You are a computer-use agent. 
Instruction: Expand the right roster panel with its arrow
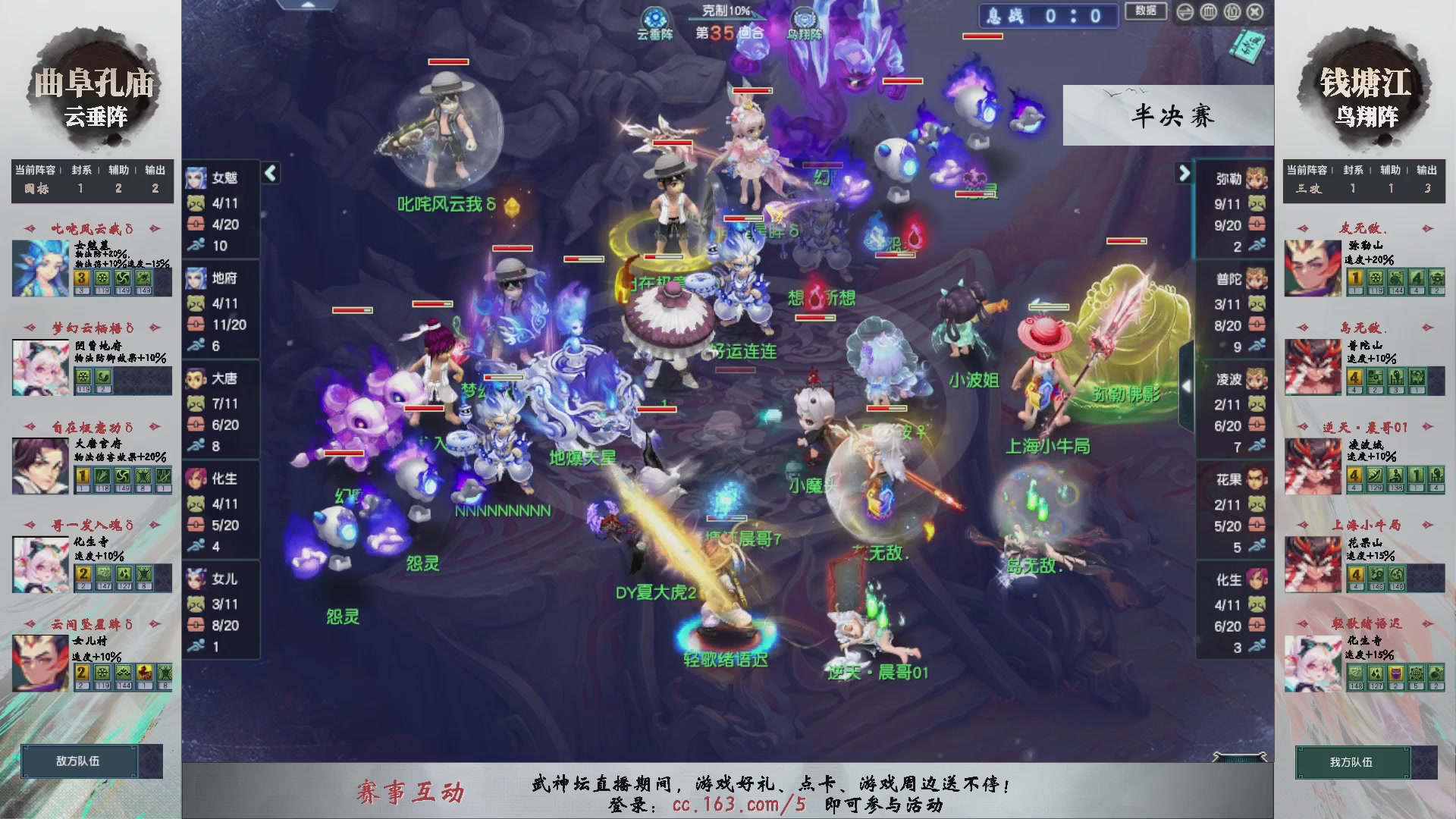pos(1184,173)
